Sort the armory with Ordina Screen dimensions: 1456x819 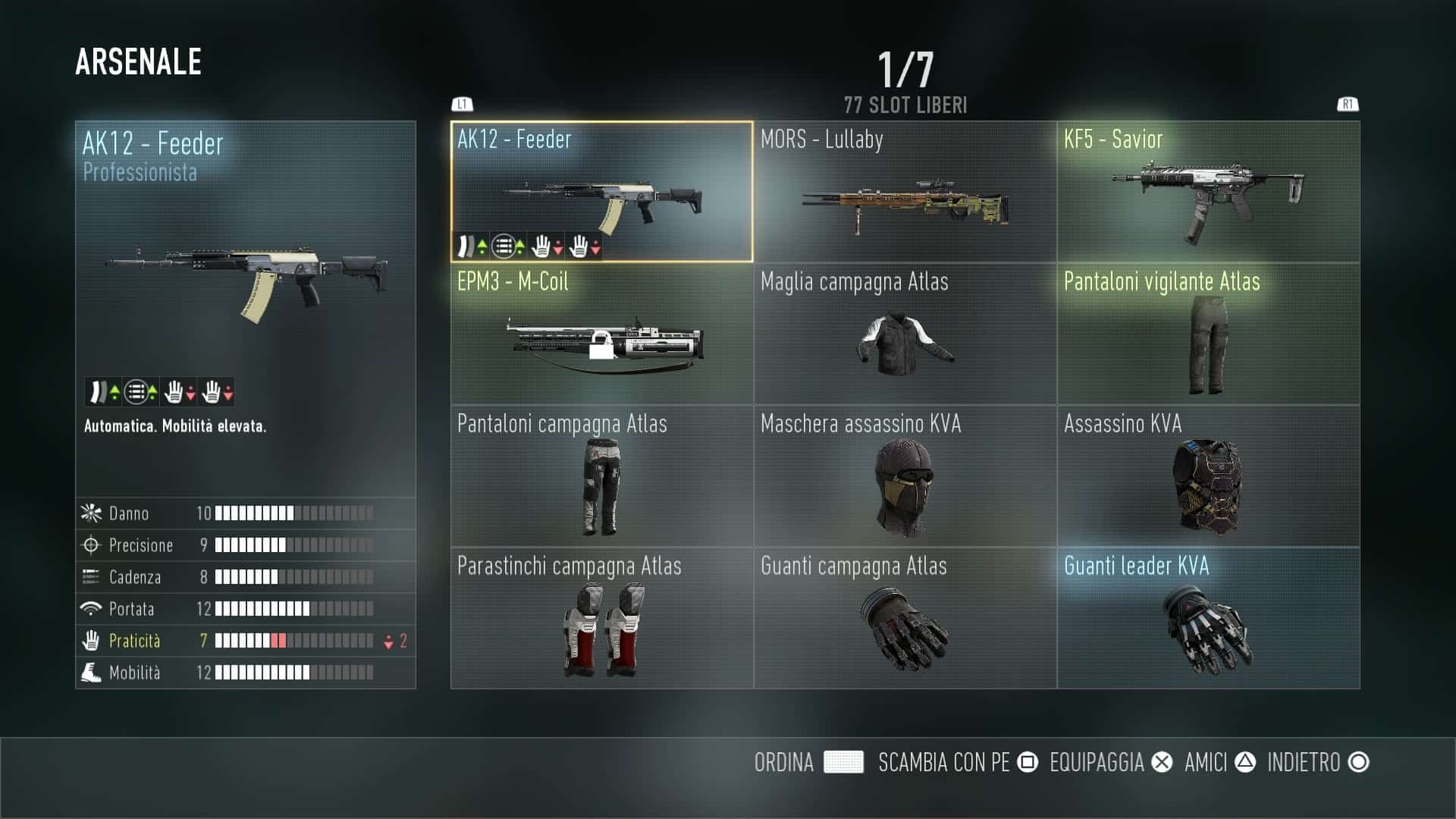(x=808, y=762)
